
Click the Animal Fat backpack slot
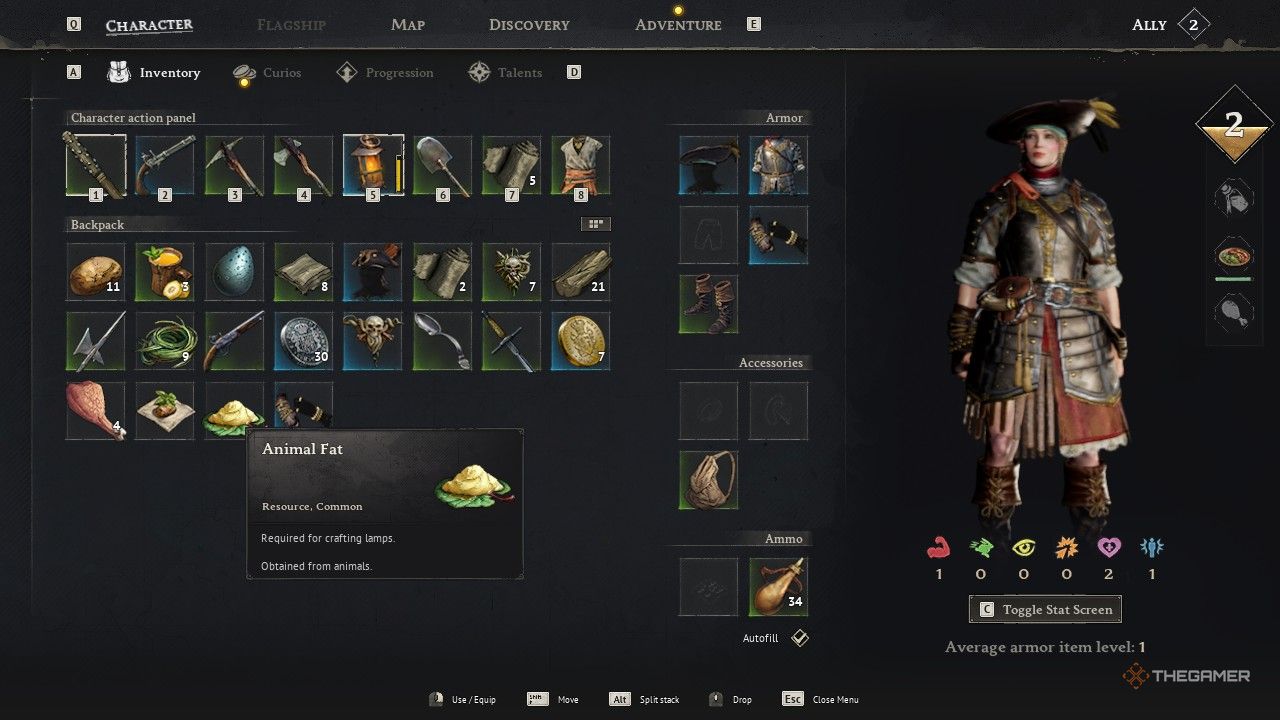click(234, 410)
